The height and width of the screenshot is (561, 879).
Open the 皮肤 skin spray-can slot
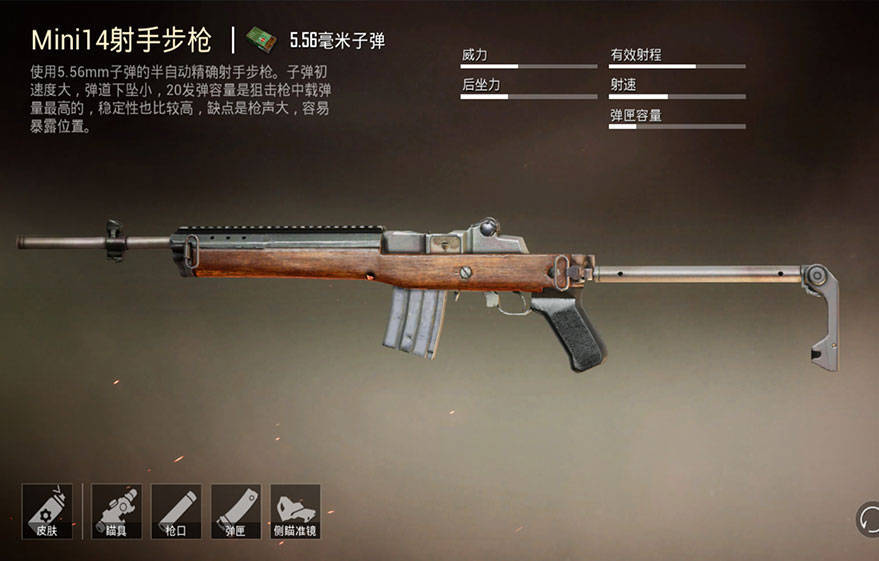(46, 511)
